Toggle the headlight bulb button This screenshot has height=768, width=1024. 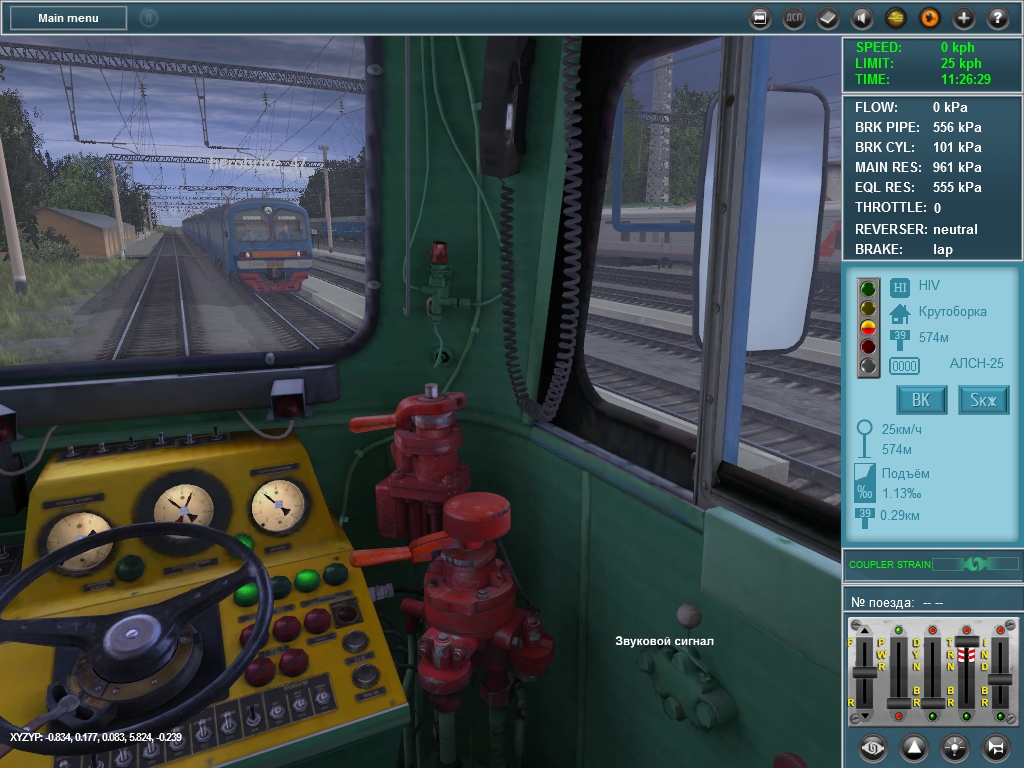click(x=954, y=746)
